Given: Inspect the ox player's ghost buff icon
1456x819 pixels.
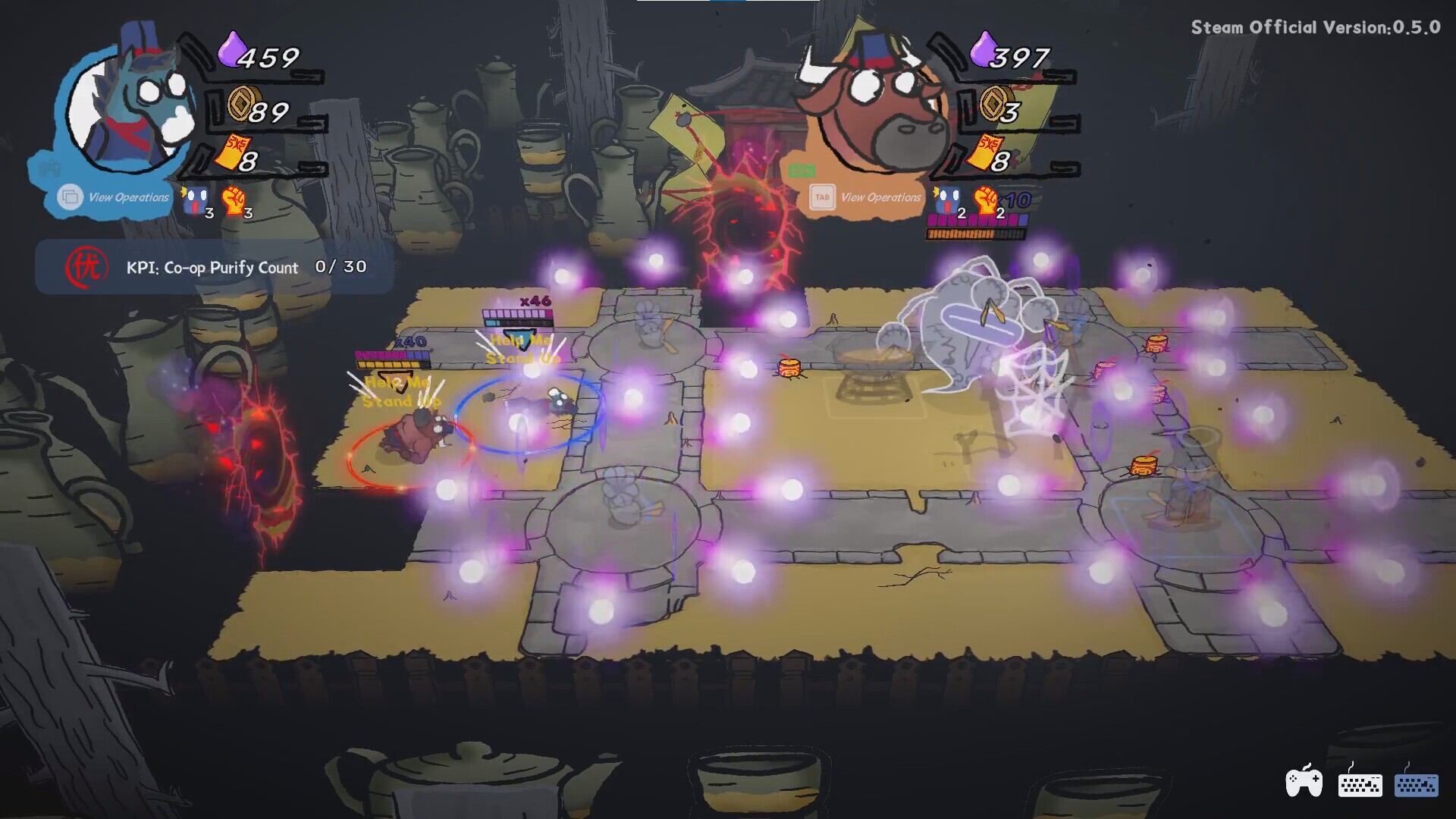Looking at the screenshot, I should click(x=947, y=201).
